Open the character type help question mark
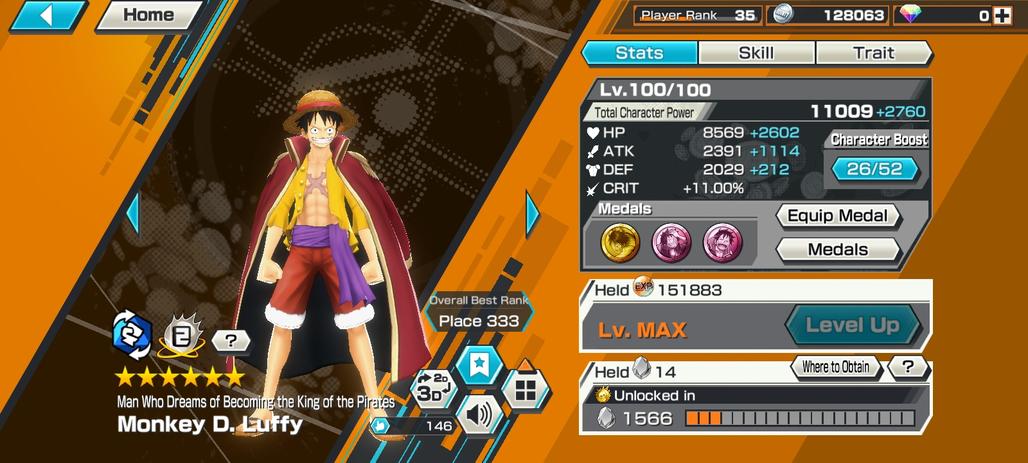Viewport: 1028px width, 463px height. (231, 341)
